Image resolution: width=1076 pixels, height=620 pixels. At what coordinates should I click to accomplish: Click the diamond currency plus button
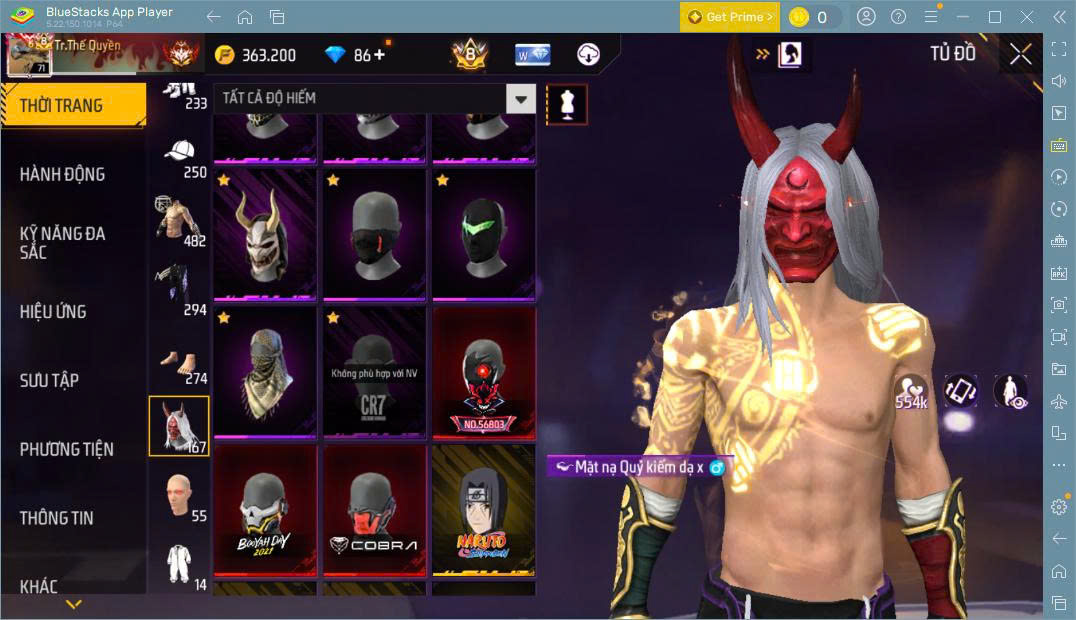379,55
